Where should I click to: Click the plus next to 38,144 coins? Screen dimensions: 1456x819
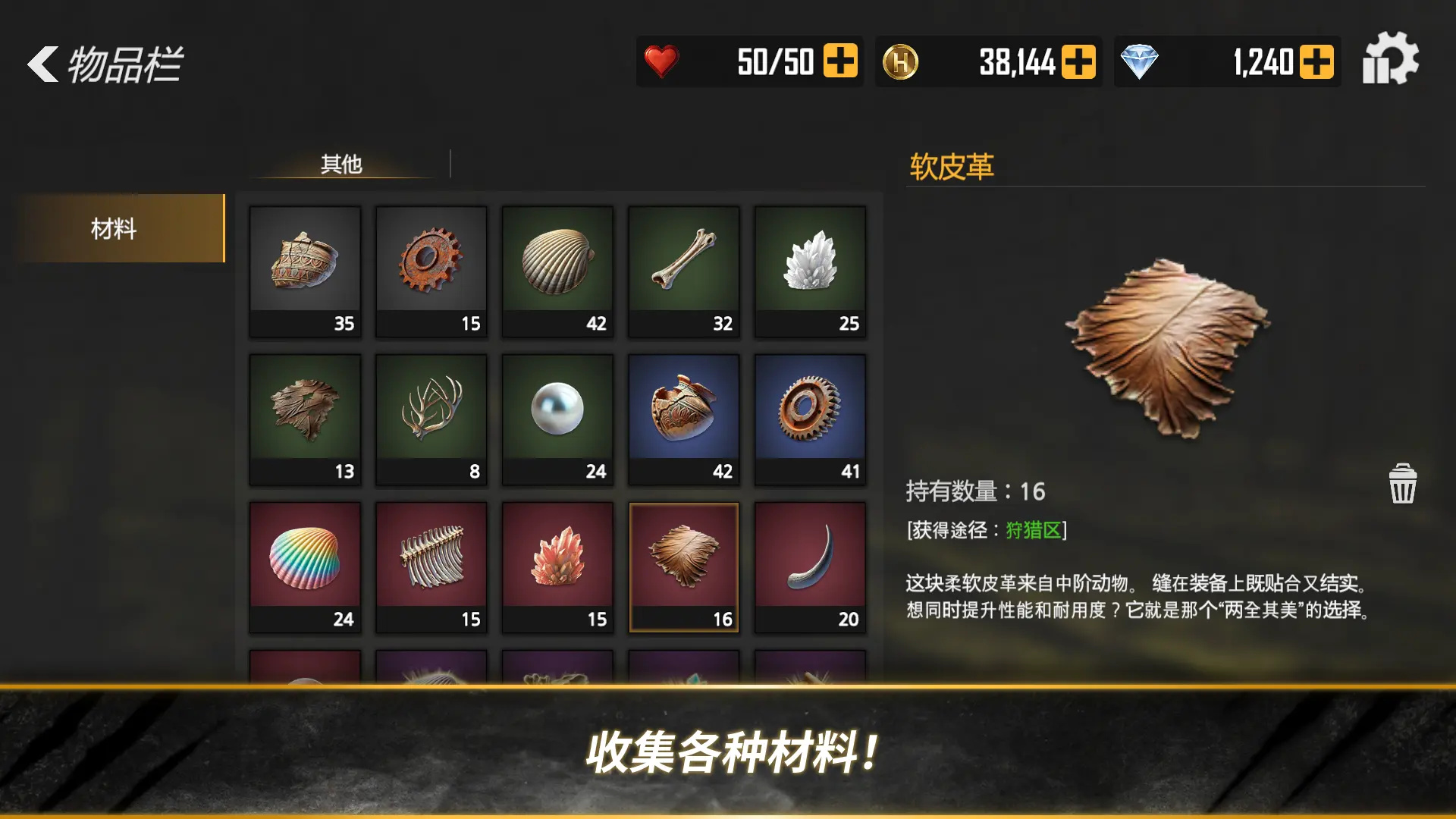[x=1078, y=61]
